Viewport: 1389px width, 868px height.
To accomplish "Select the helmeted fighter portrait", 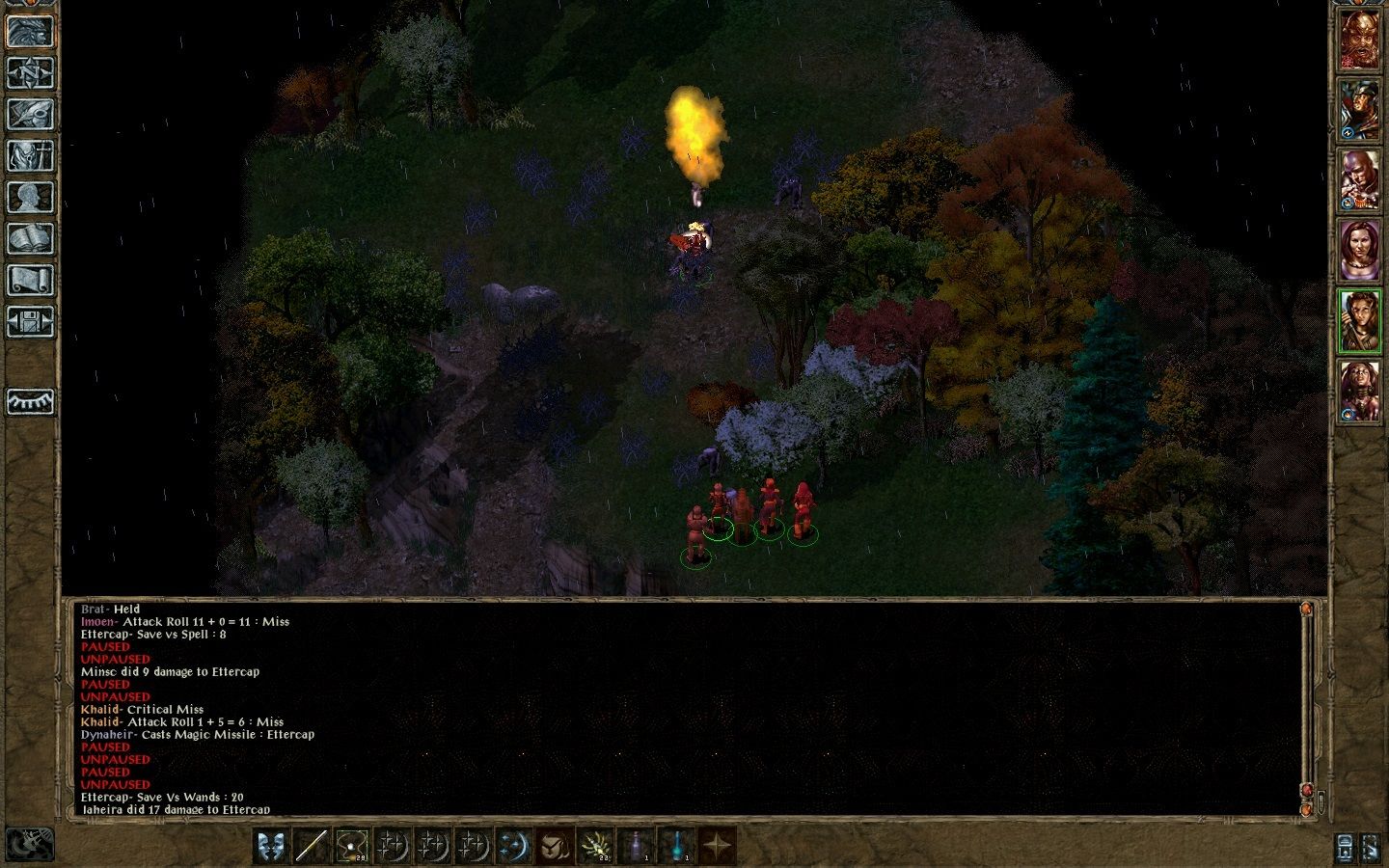I will tap(1359, 109).
